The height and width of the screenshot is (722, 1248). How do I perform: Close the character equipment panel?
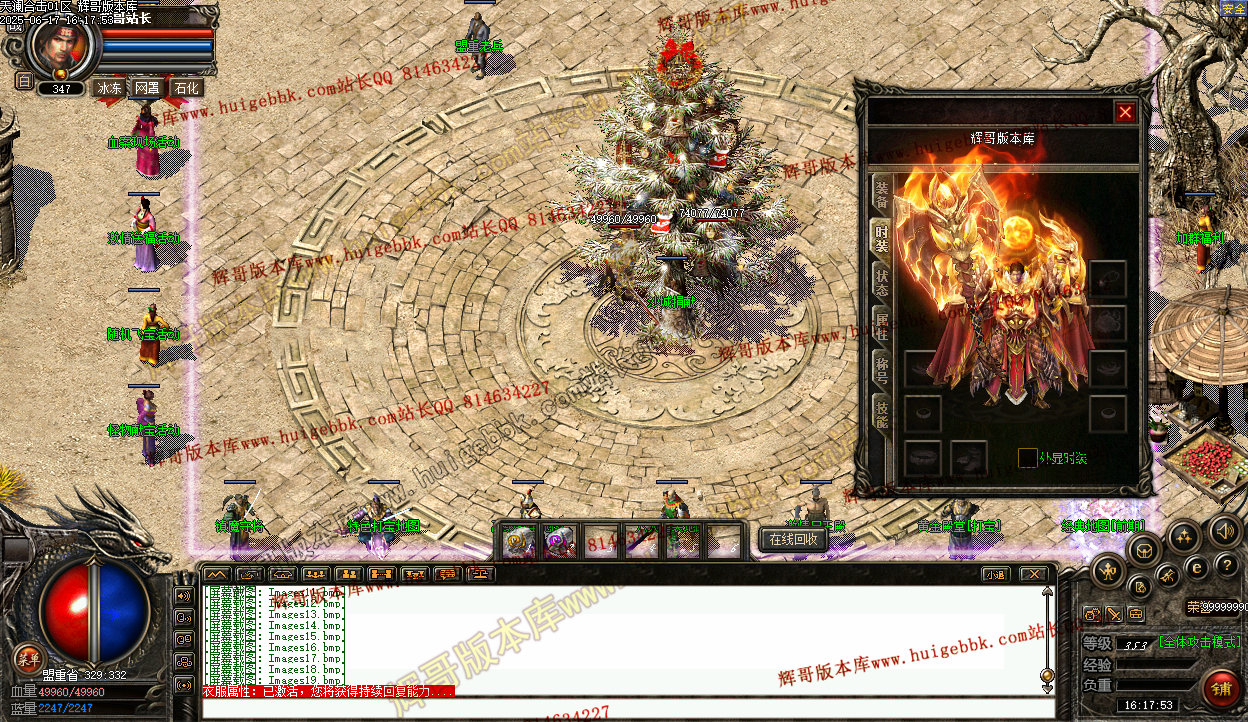[1125, 112]
